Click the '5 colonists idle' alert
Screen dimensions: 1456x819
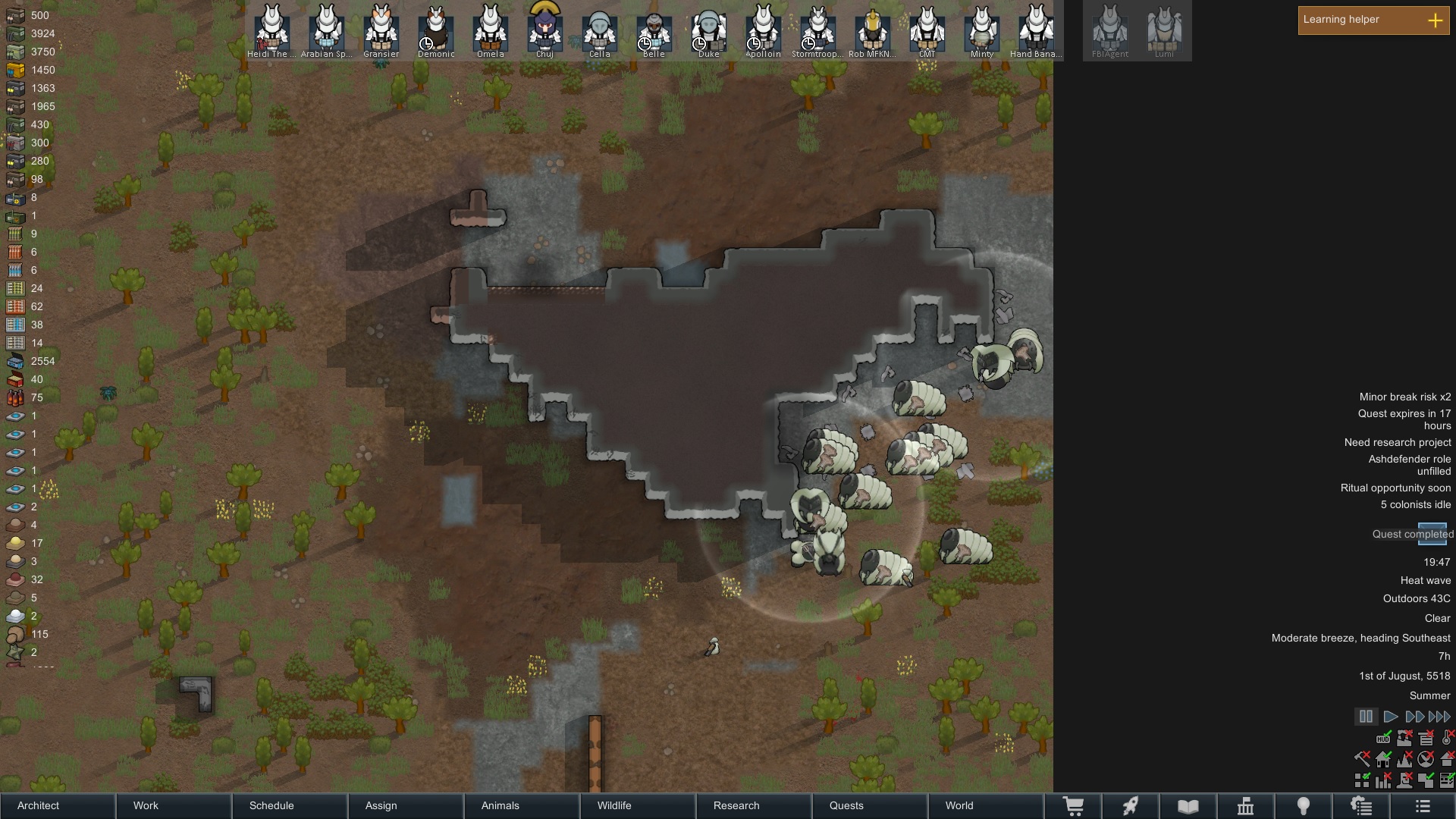[x=1415, y=505]
